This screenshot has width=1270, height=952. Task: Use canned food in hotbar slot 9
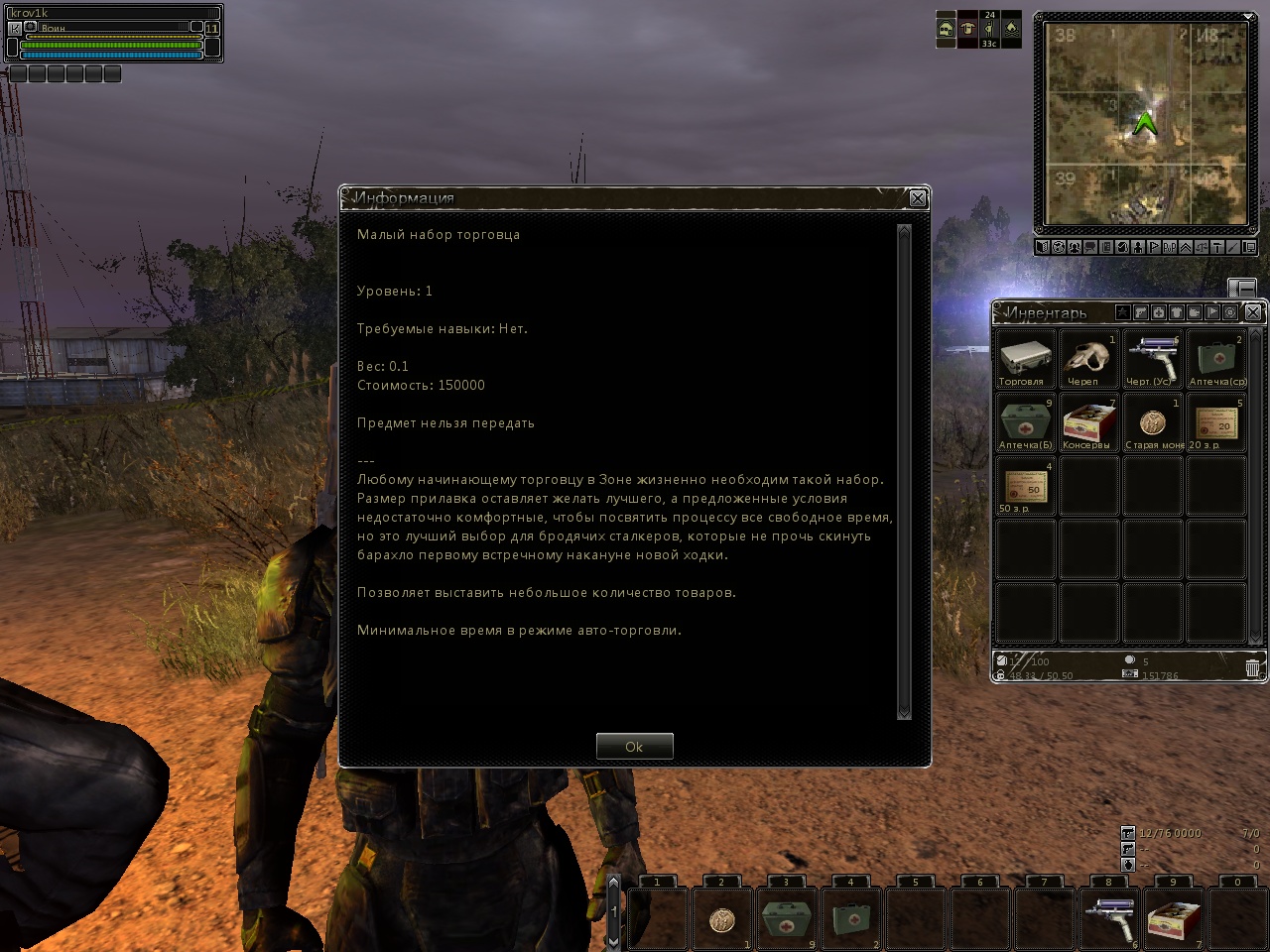pos(1173,918)
